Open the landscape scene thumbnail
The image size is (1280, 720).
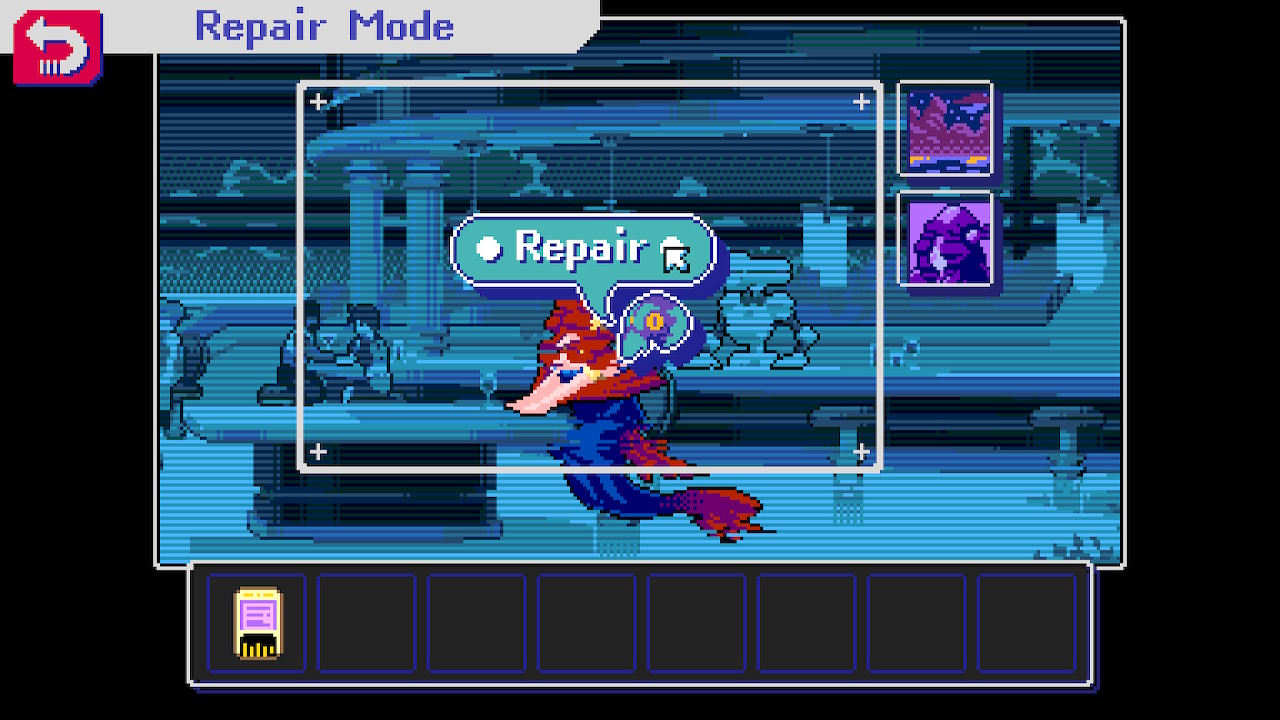click(x=944, y=128)
